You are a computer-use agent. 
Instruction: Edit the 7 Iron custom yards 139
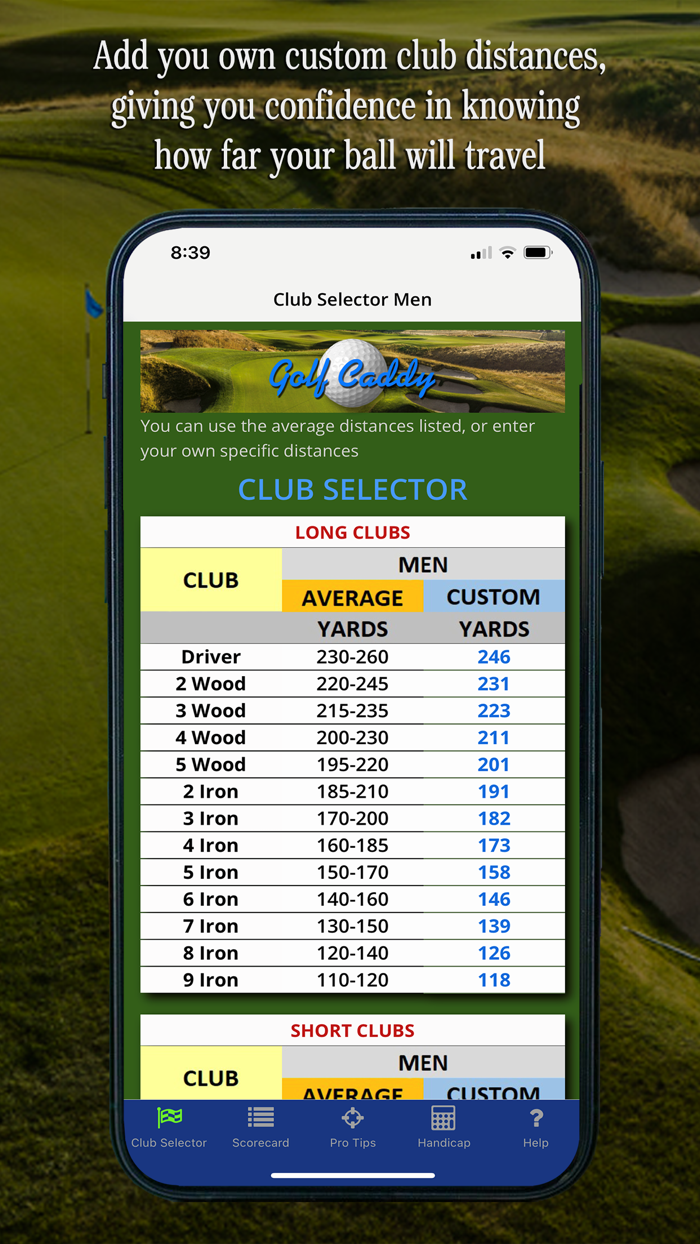click(x=494, y=927)
